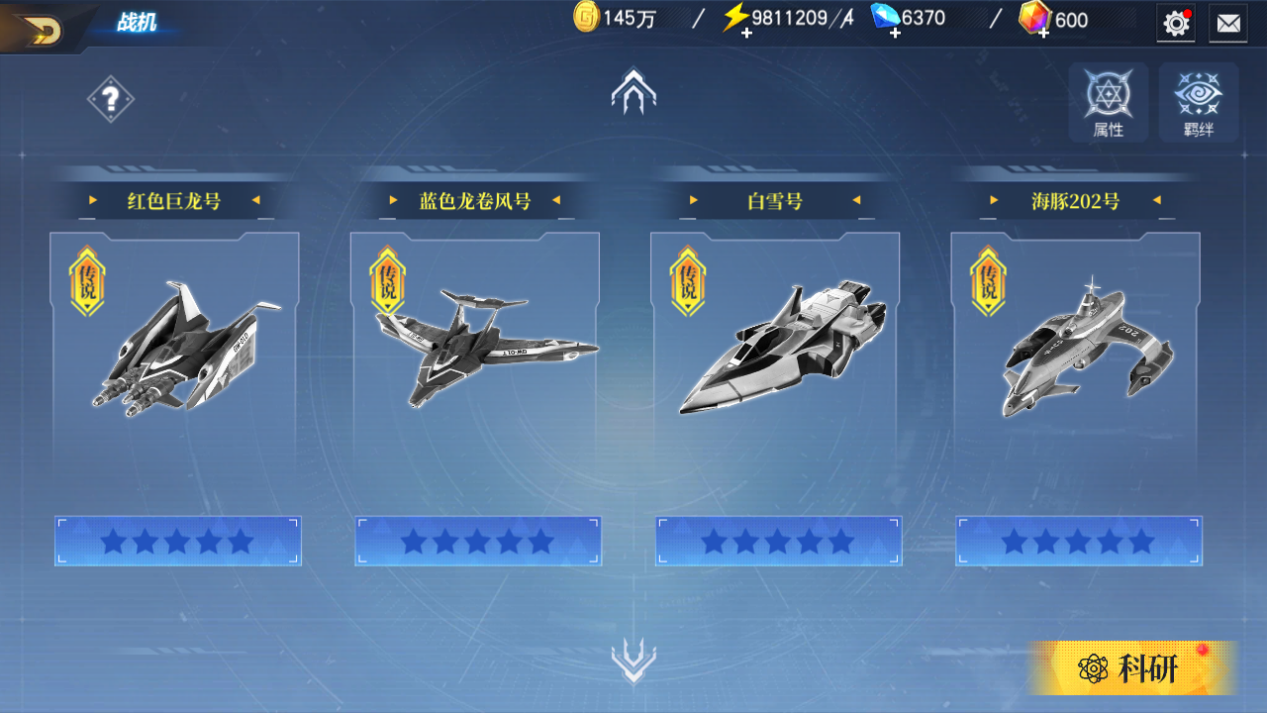
Task: Add energy via the lightning bolt icon
Action: (736, 20)
